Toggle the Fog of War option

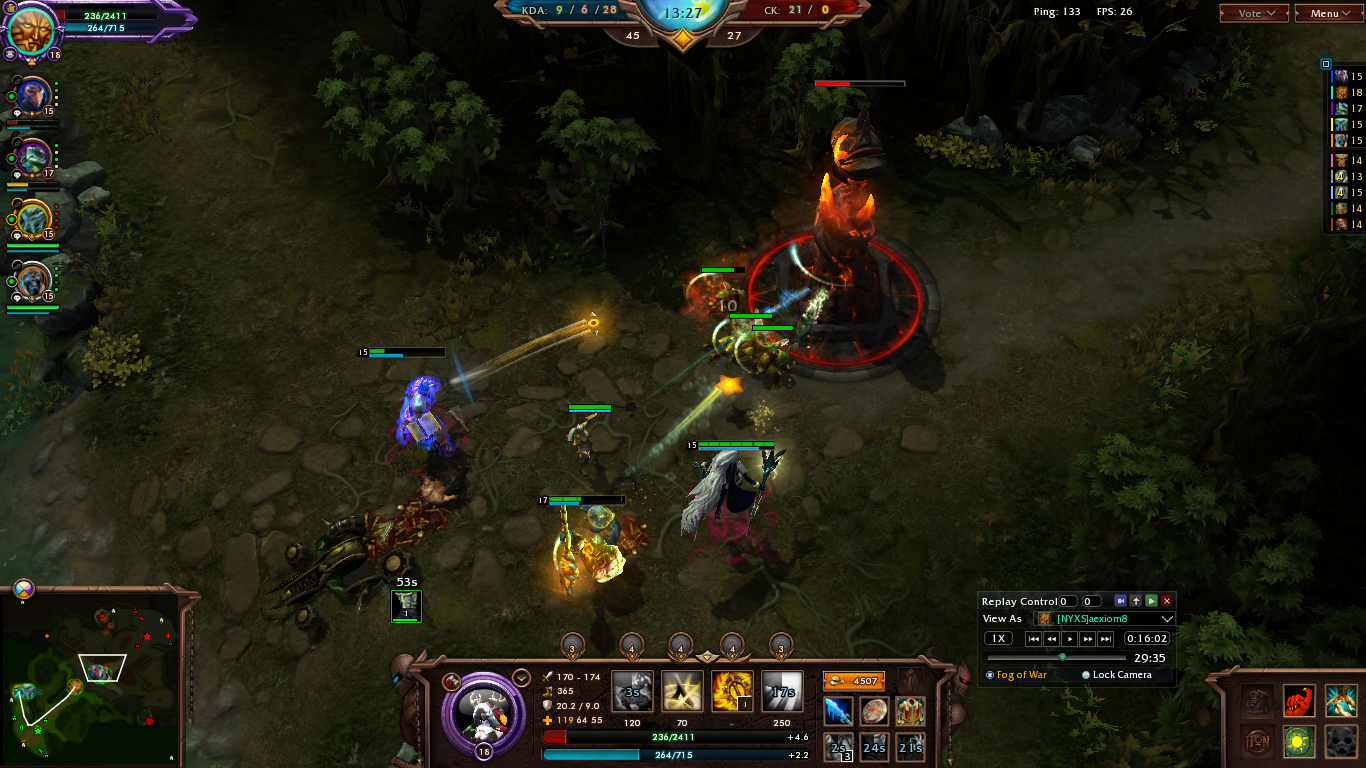(990, 675)
